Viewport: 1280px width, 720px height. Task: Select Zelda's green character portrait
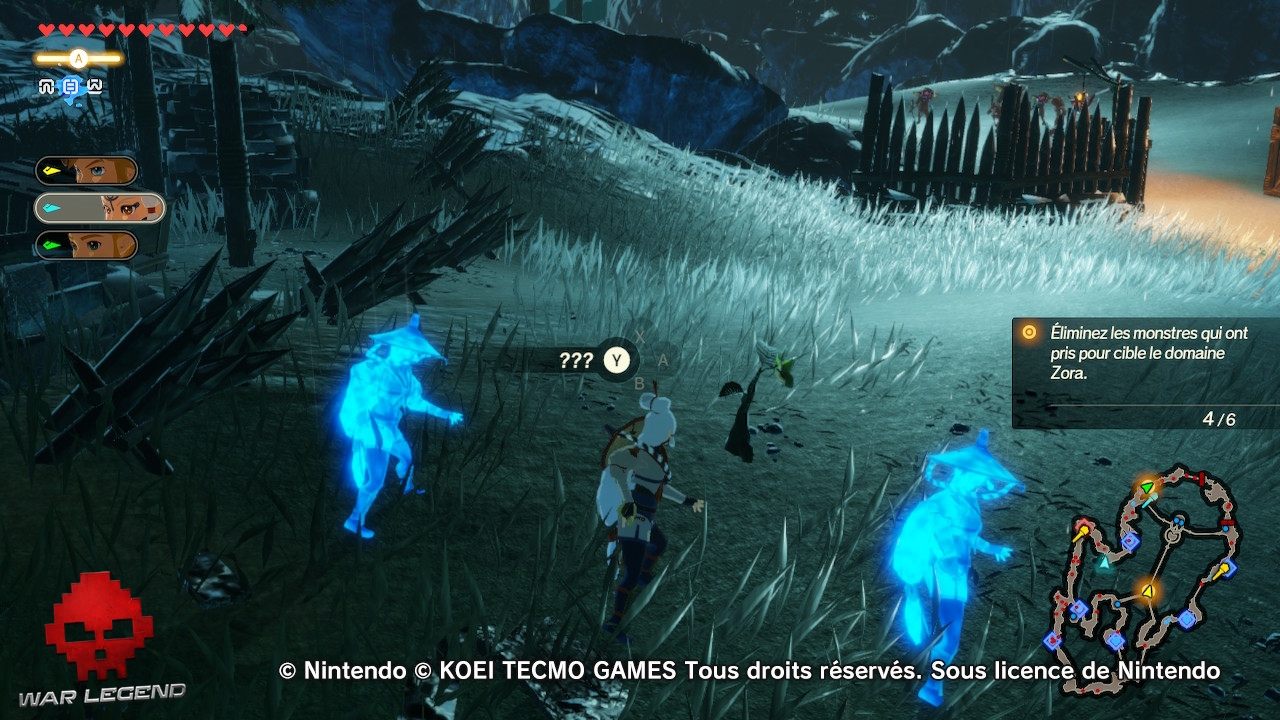click(86, 244)
